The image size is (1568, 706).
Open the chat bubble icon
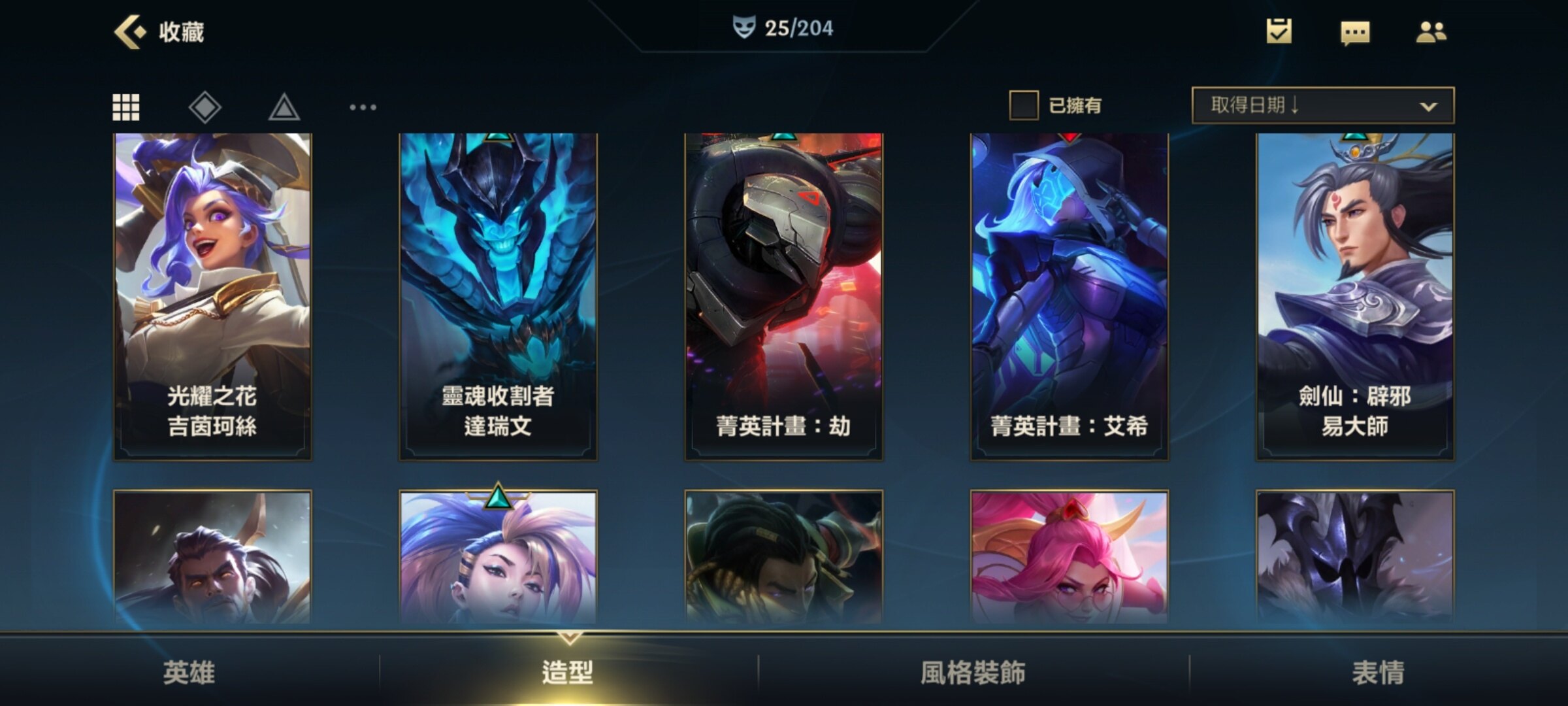(x=1355, y=33)
